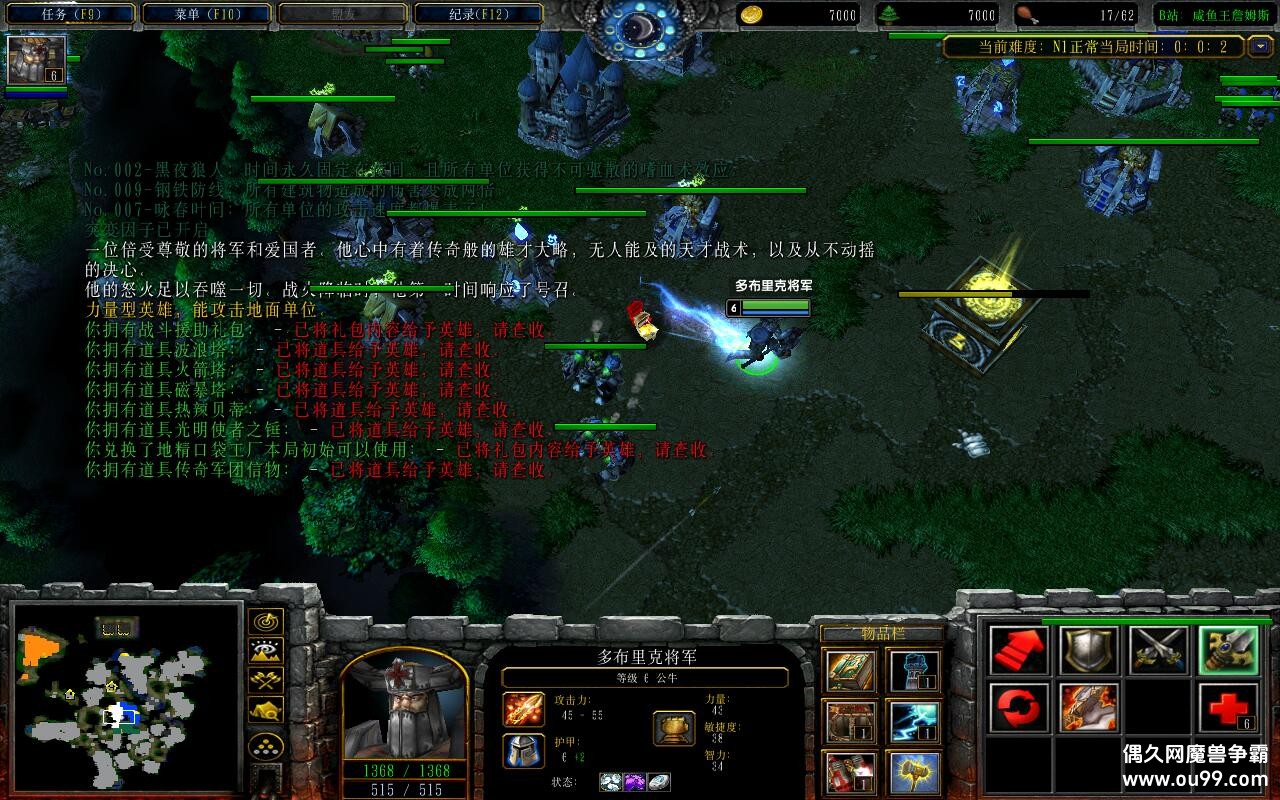
Task: Use the golden hammer inventory item
Action: click(914, 772)
